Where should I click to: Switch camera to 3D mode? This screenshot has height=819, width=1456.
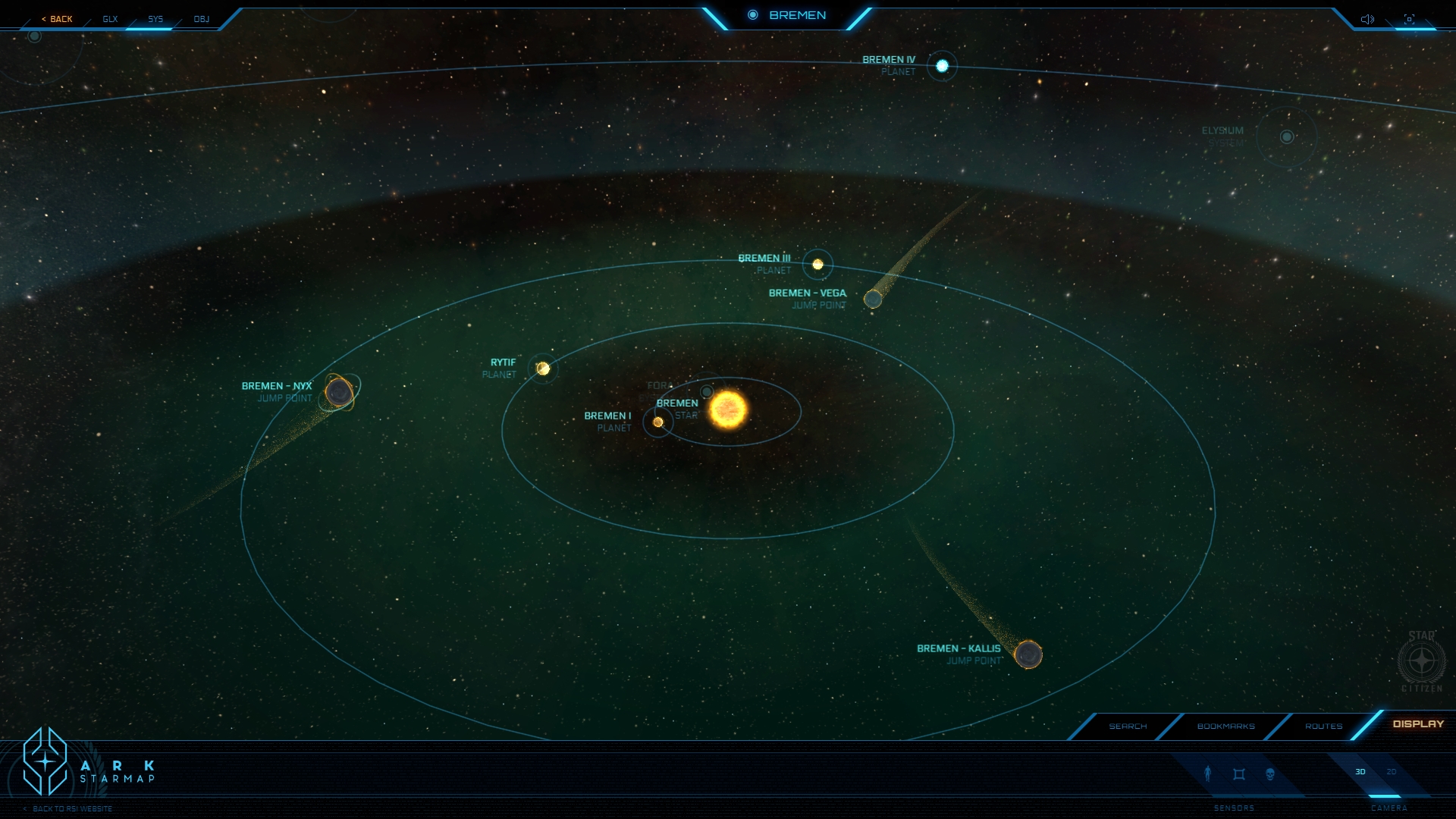(1360, 772)
